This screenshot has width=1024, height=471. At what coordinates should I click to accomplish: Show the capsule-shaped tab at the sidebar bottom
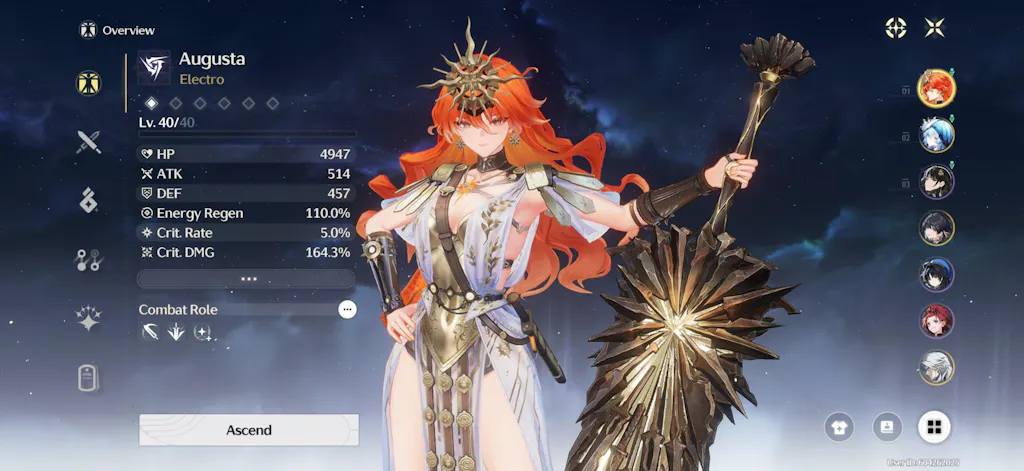point(90,378)
